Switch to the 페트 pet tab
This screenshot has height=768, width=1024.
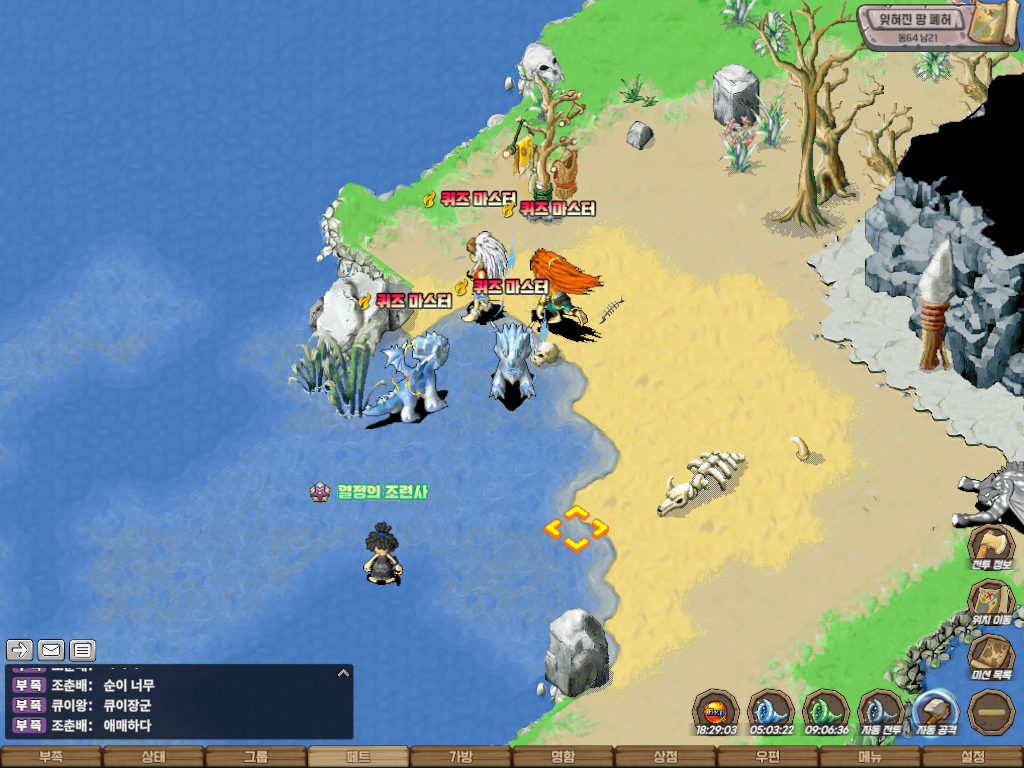(x=358, y=757)
